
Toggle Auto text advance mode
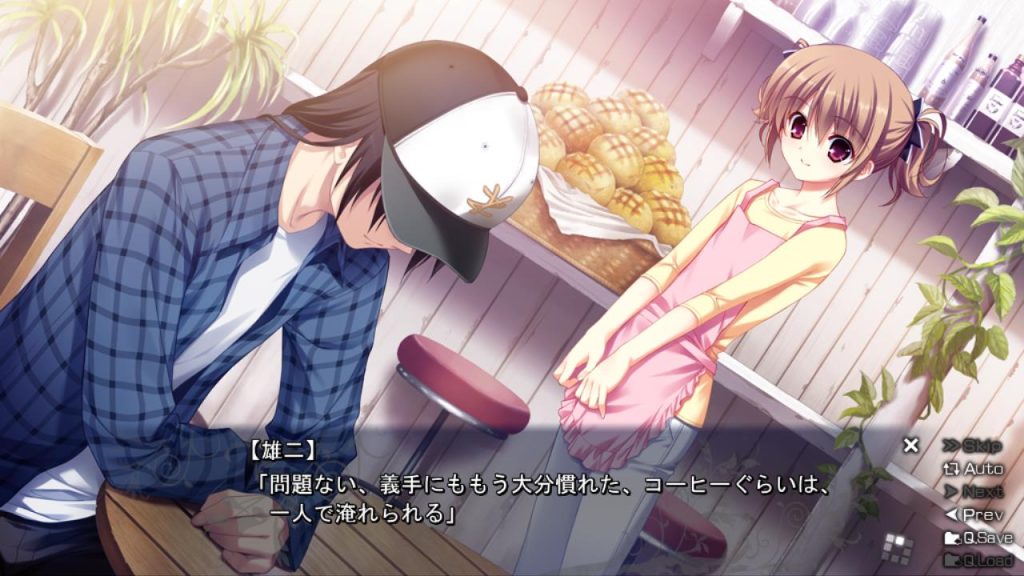973,468
